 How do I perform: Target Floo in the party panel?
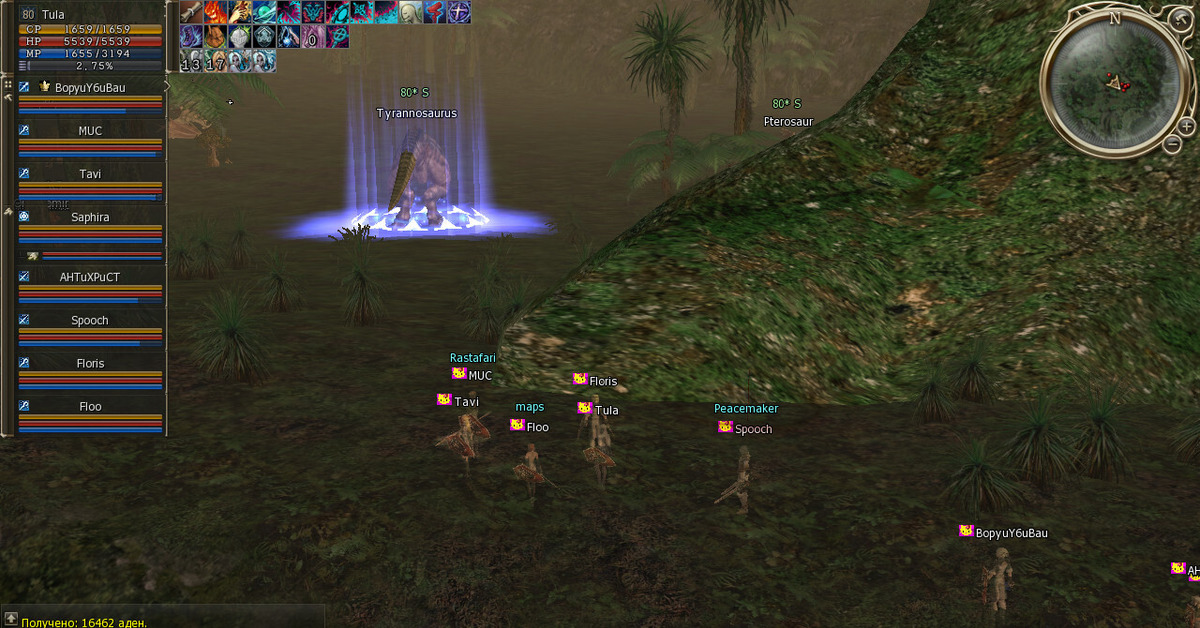point(90,407)
